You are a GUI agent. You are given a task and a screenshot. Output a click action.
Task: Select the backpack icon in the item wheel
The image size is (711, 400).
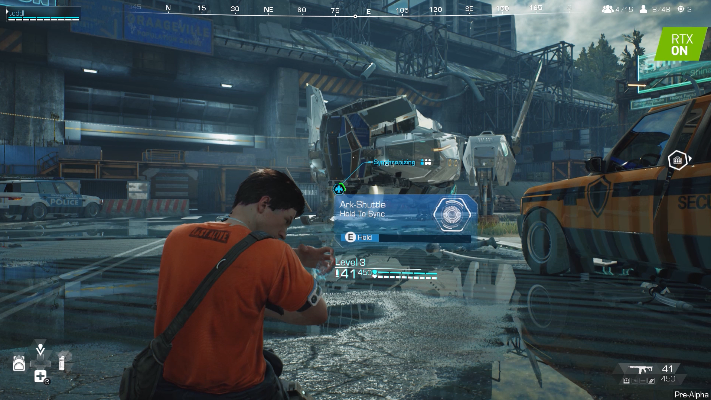pos(19,364)
